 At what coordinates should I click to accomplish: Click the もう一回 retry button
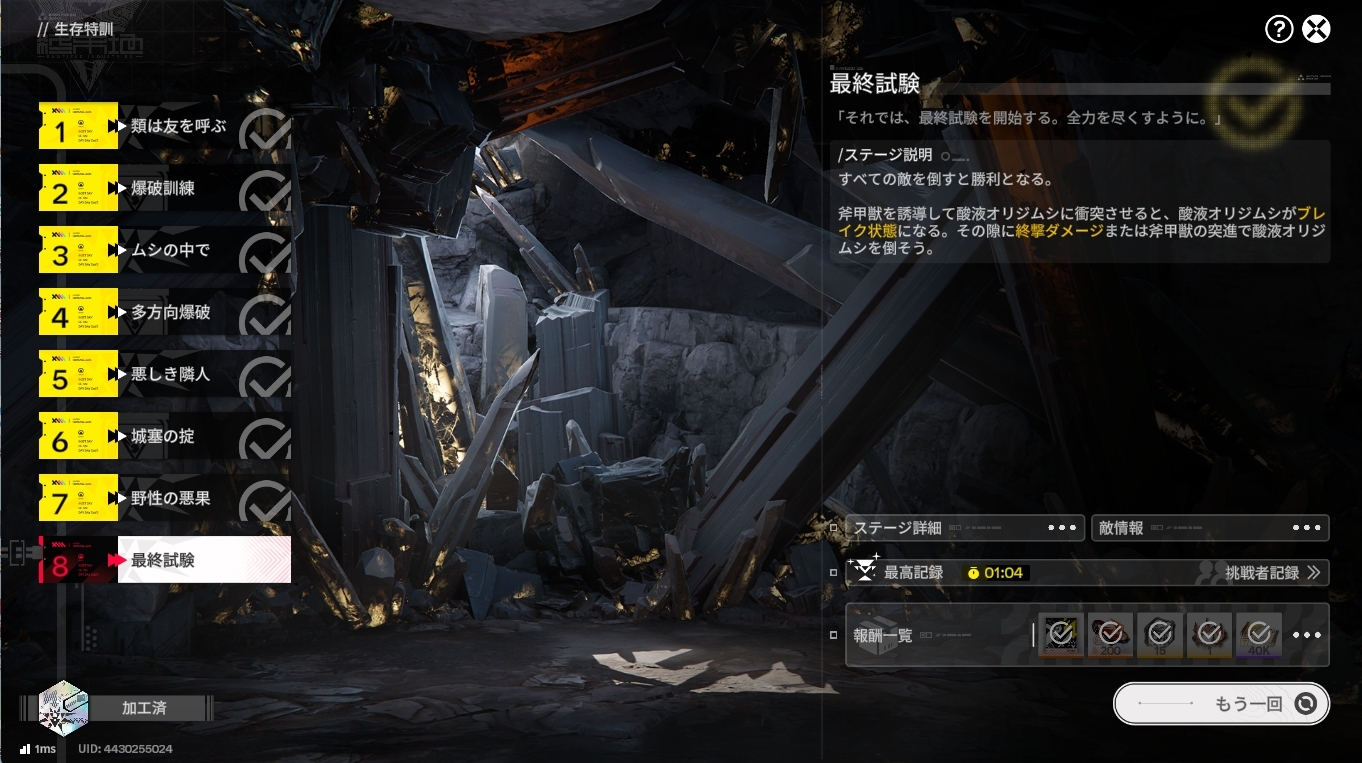point(1221,704)
